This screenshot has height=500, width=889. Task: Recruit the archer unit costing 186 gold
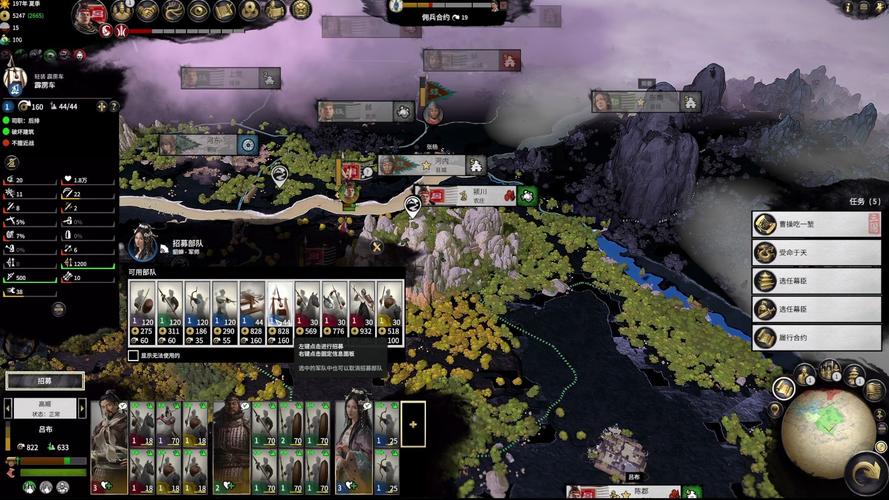(x=198, y=312)
